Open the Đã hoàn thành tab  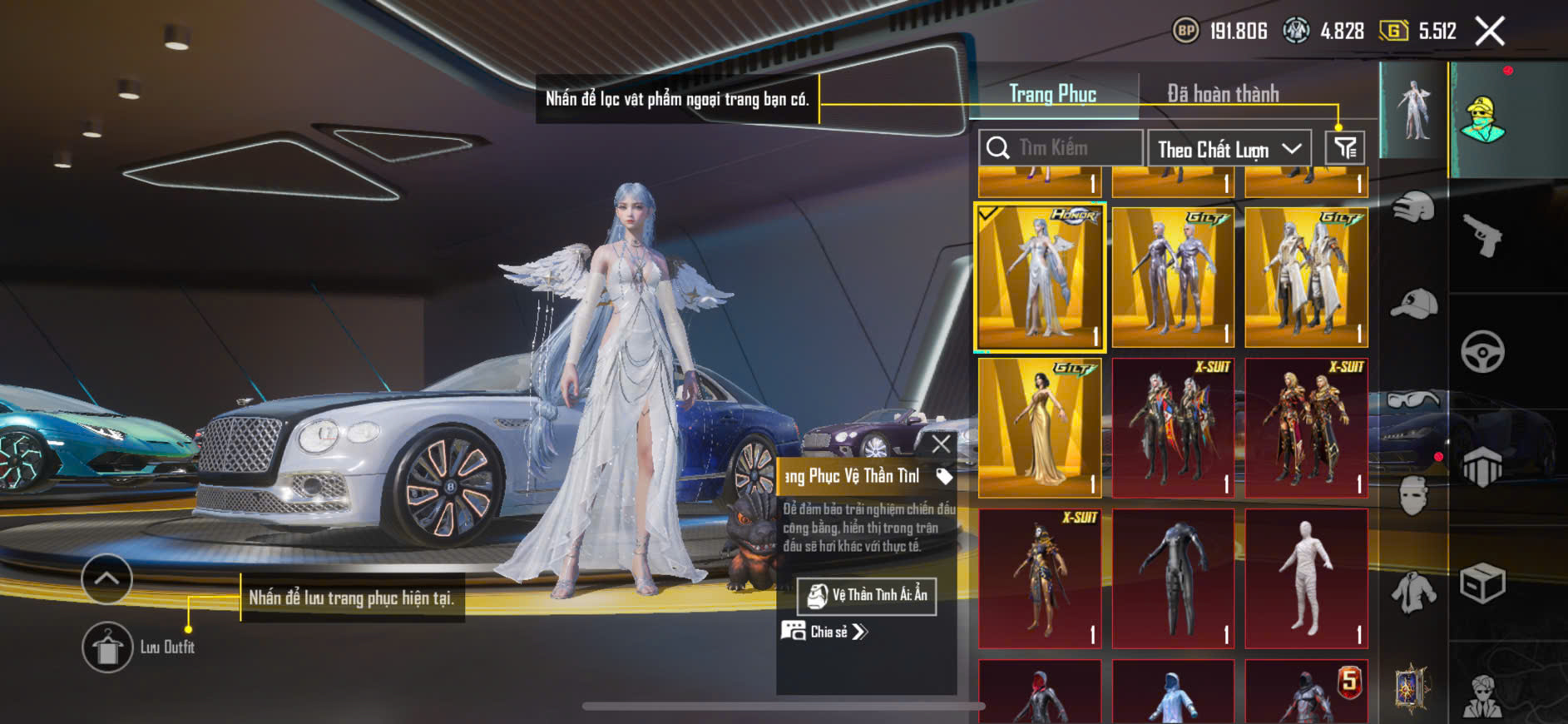[1222, 94]
